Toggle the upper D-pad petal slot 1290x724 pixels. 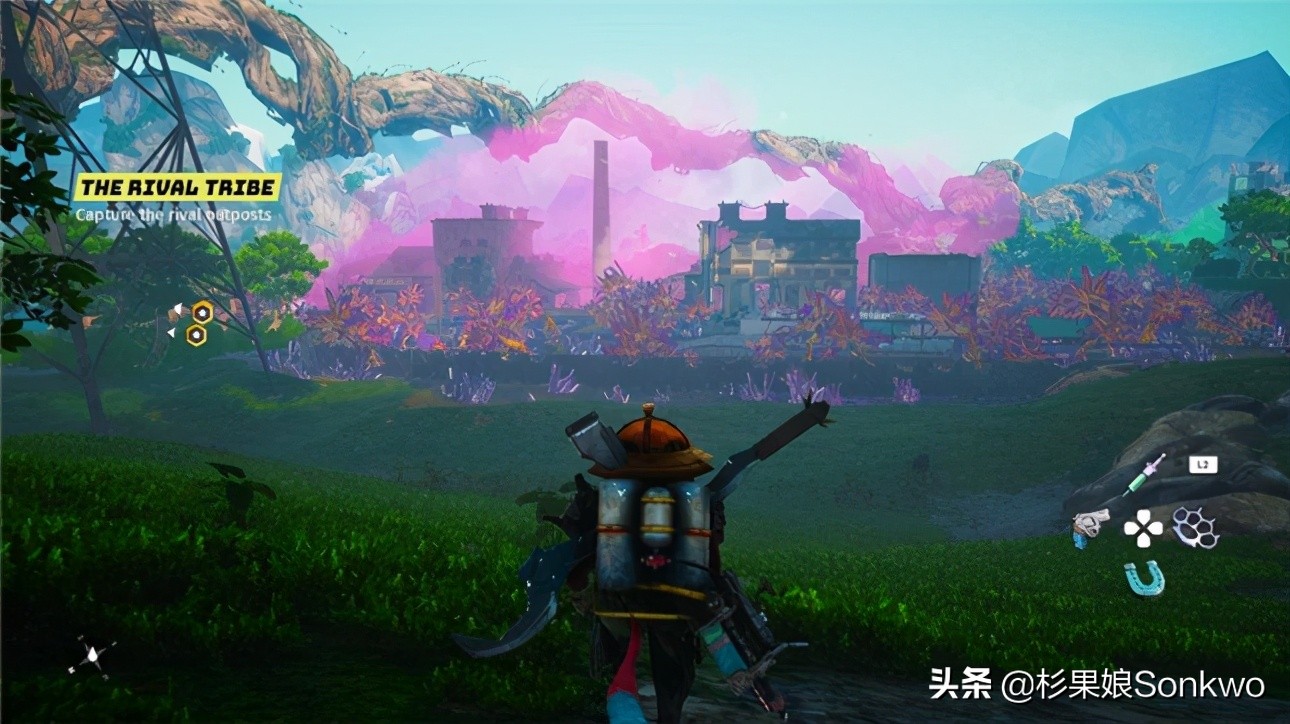pos(1143,515)
